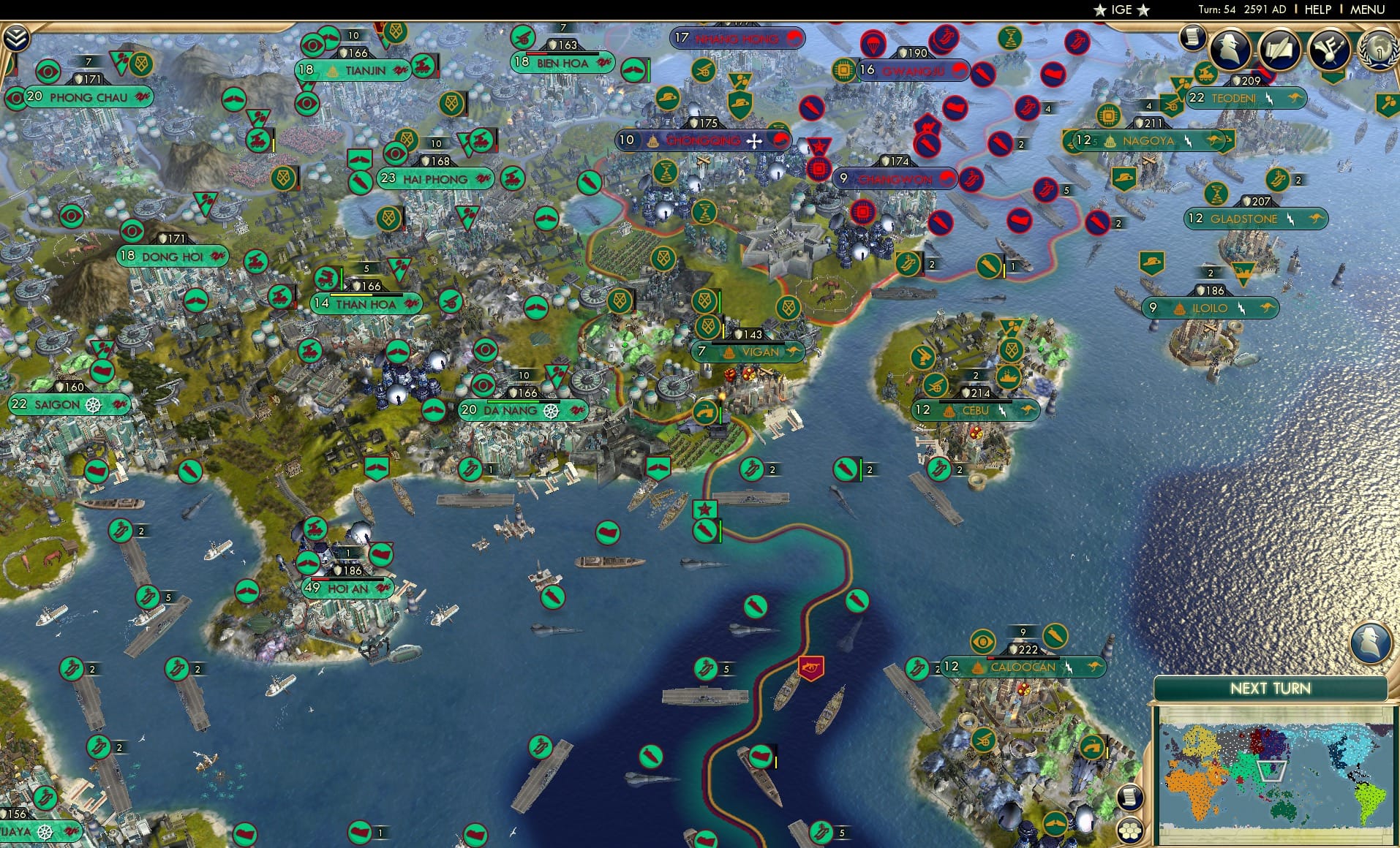This screenshot has width=1400, height=848.
Task: Open the Social Policies quill-and-scroll icon
Action: click(1279, 50)
